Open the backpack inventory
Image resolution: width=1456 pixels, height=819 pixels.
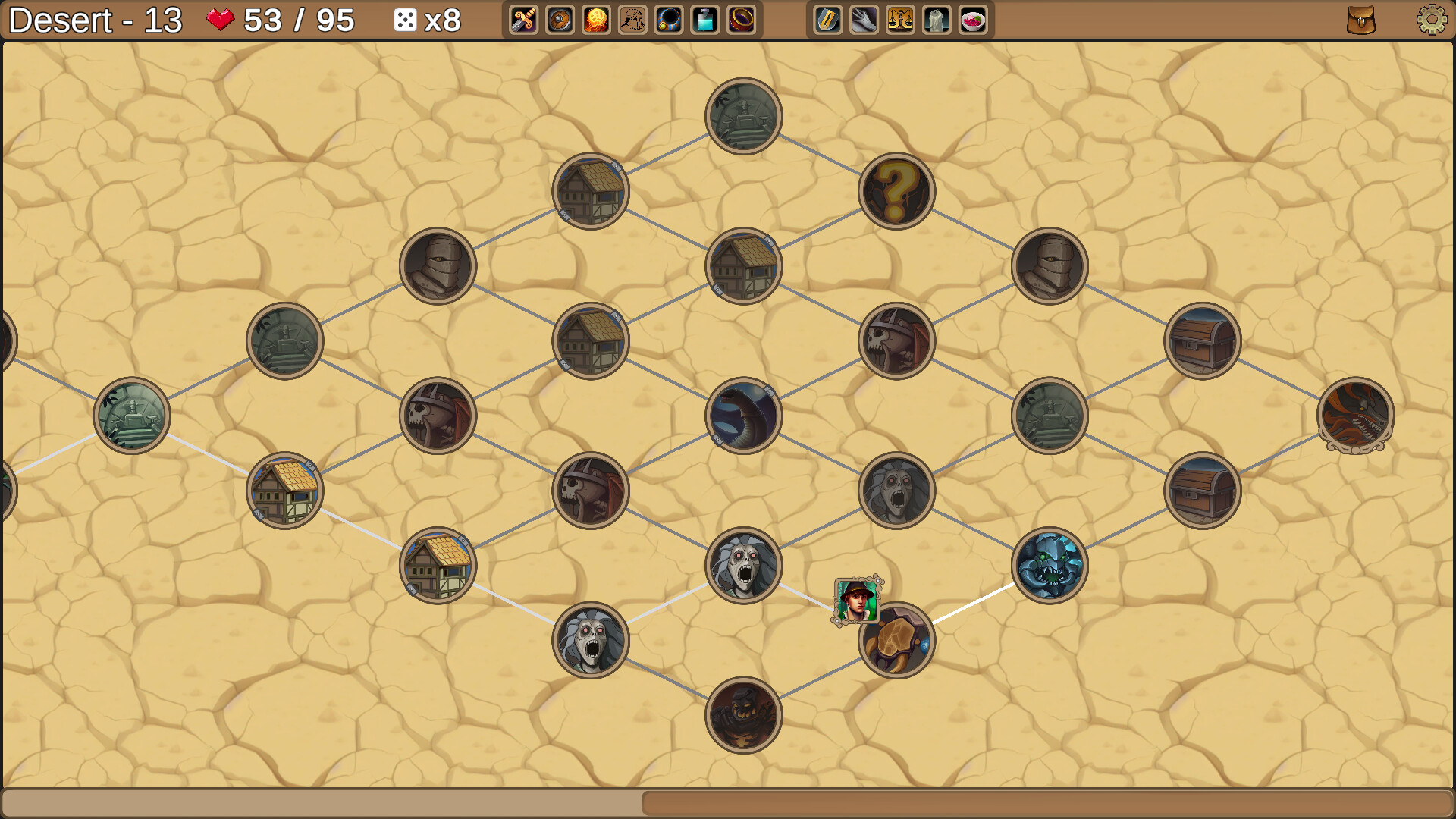pyautogui.click(x=1360, y=20)
